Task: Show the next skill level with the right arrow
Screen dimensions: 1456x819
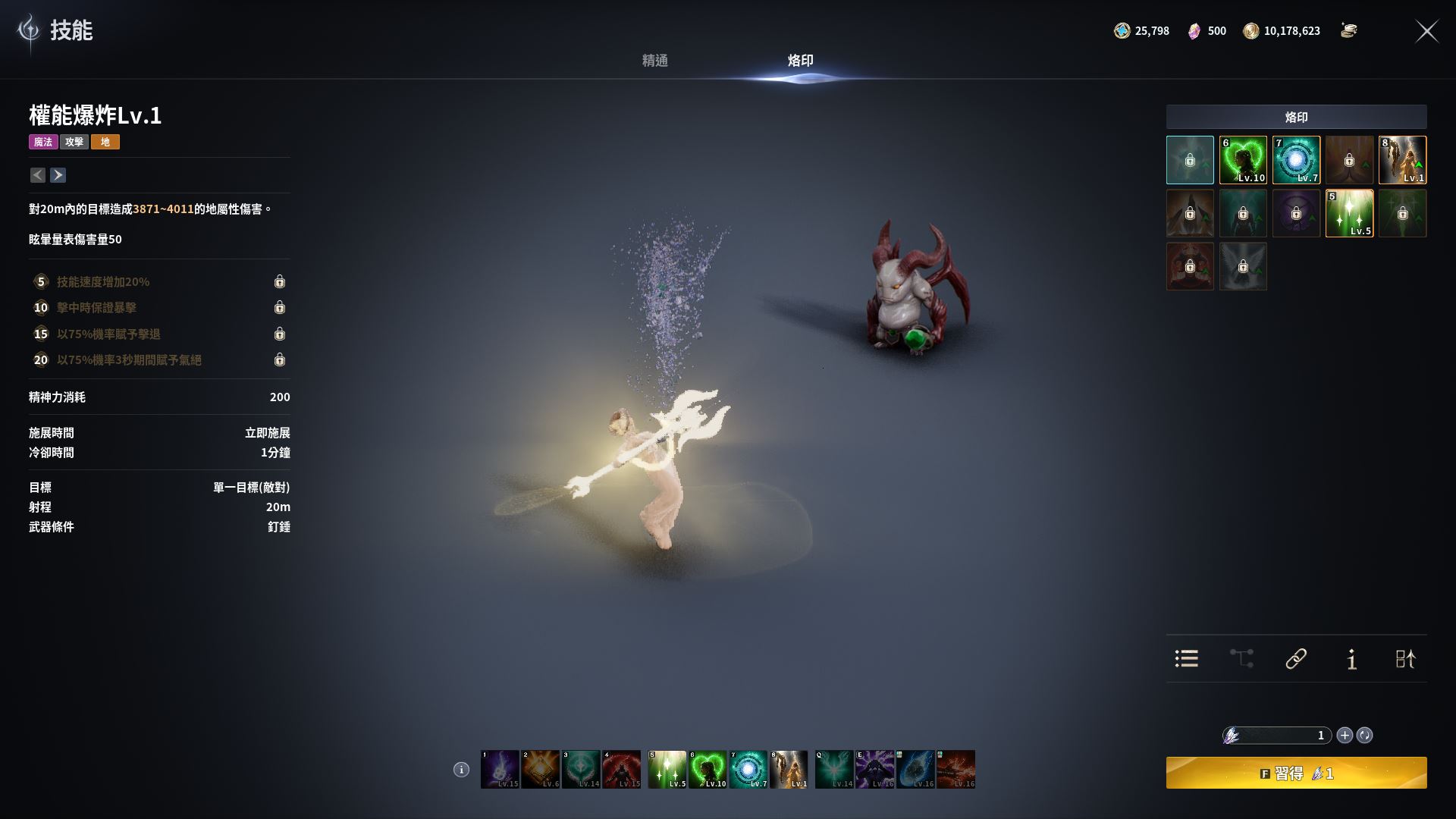Action: (58, 175)
